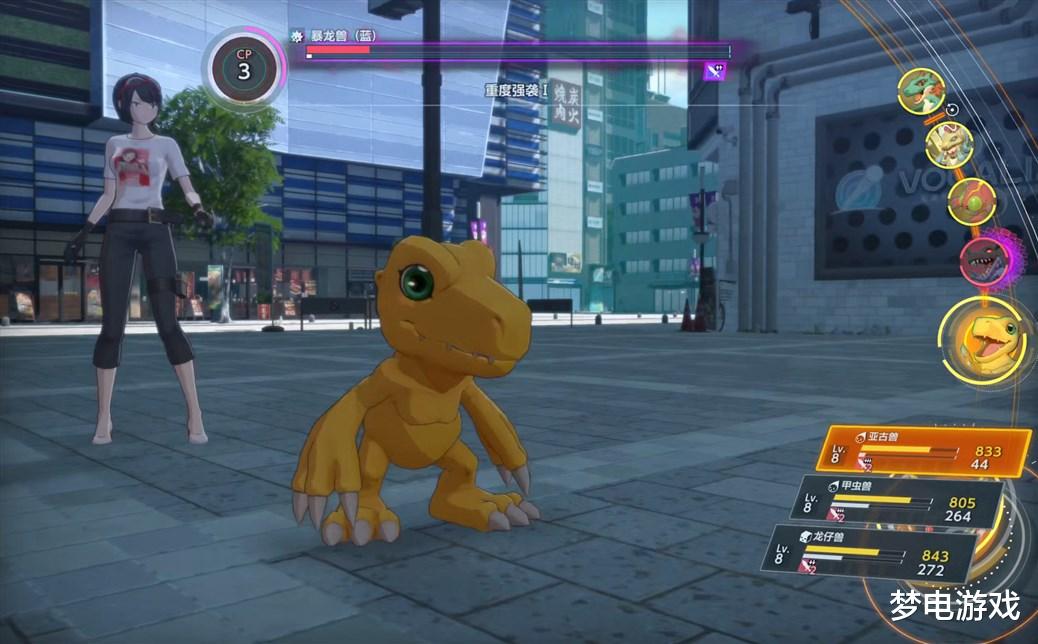Click the green-orb insect turn portrait
Image resolution: width=1038 pixels, height=644 pixels.
[970, 200]
